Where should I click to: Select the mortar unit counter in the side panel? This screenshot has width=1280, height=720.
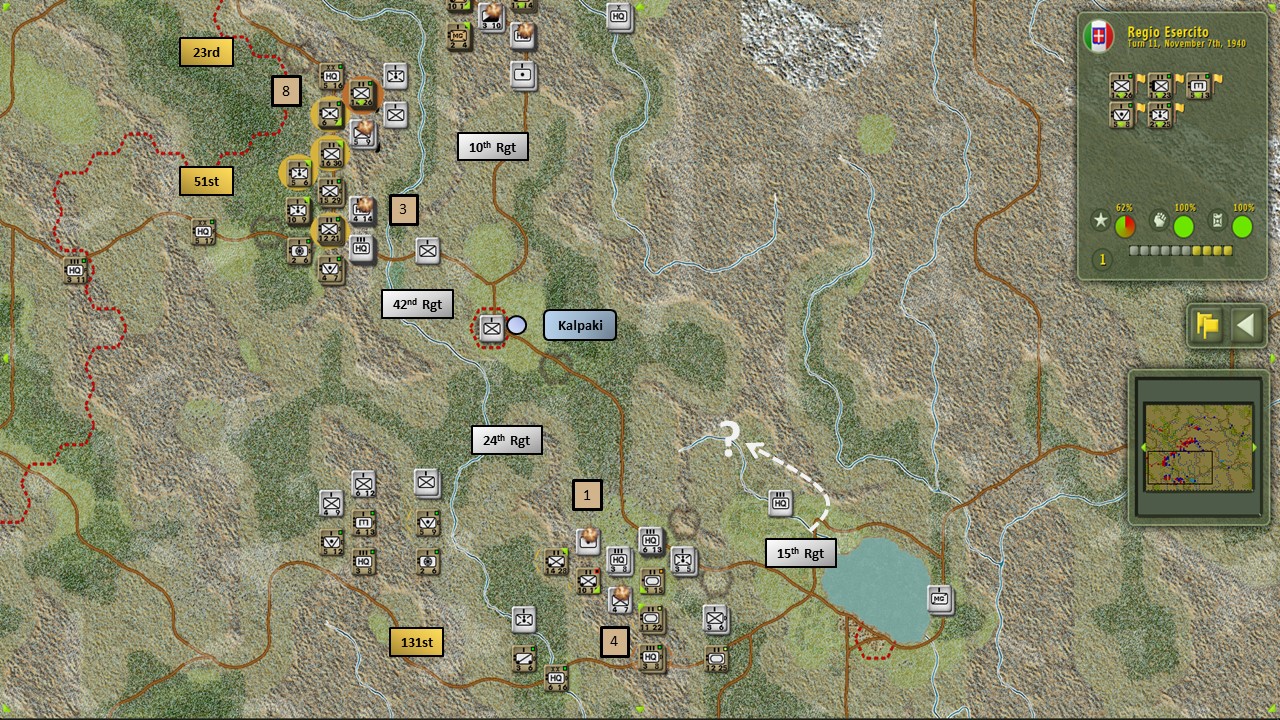click(1198, 86)
